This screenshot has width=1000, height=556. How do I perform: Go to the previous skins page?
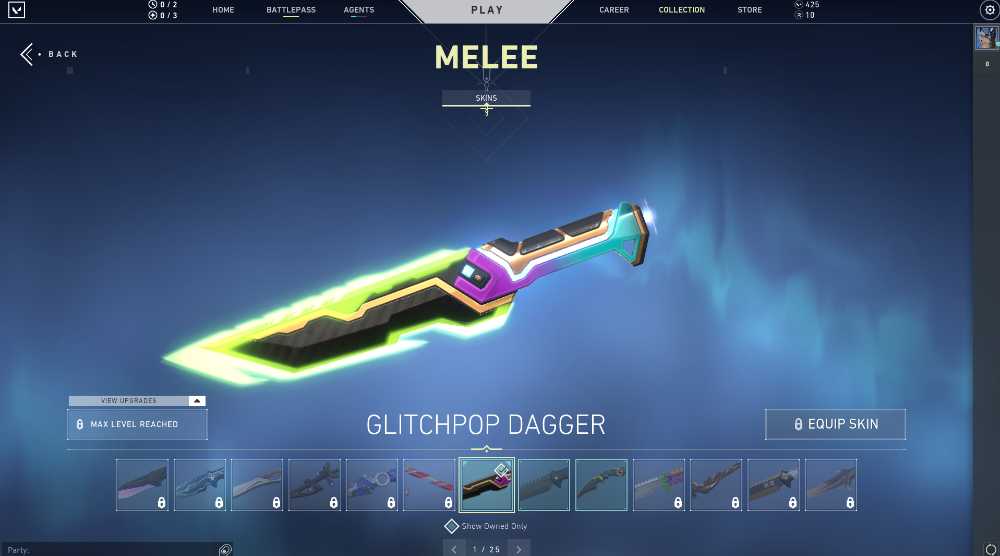tap(455, 548)
